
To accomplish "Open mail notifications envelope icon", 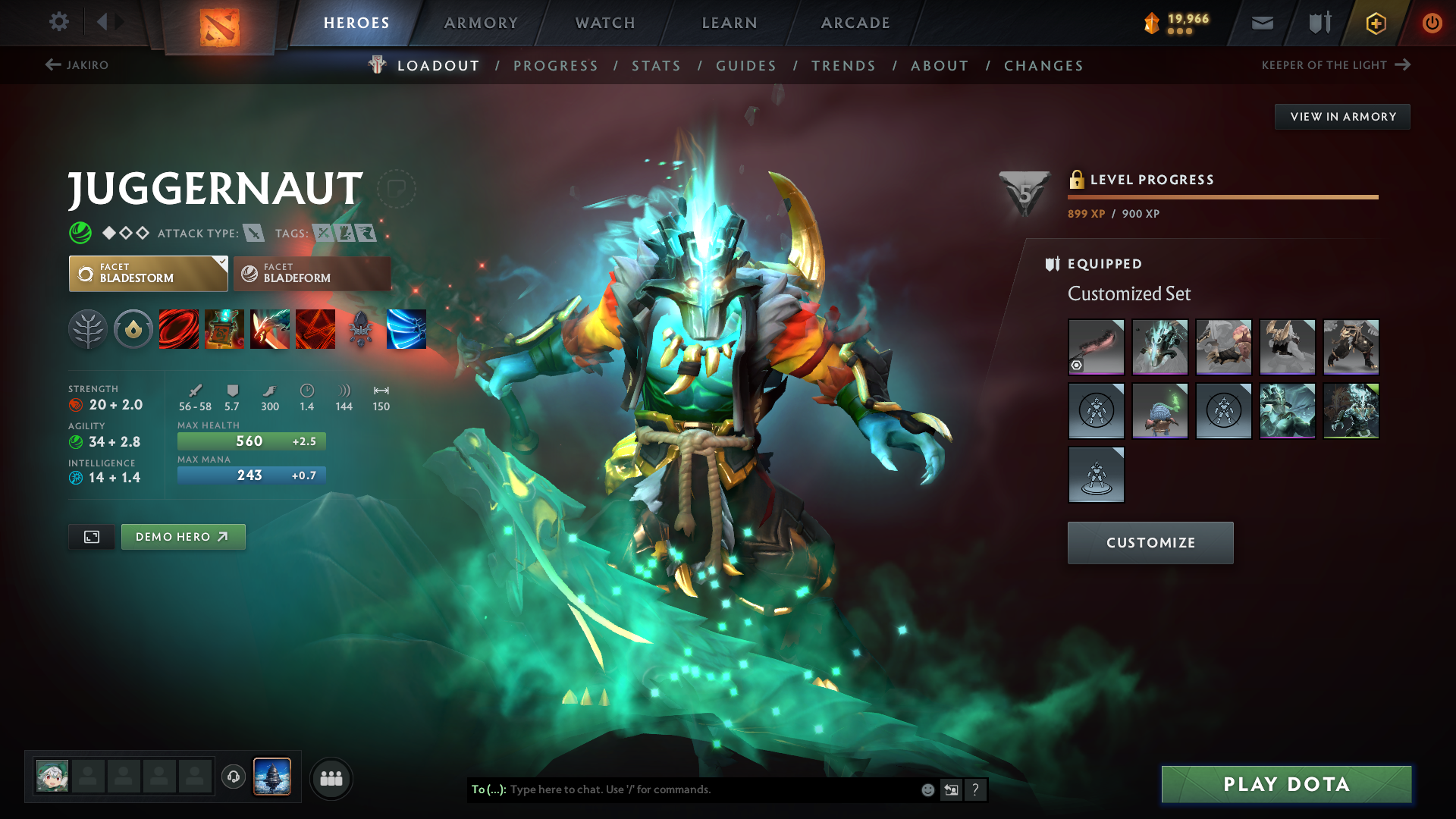I will pos(1261,23).
